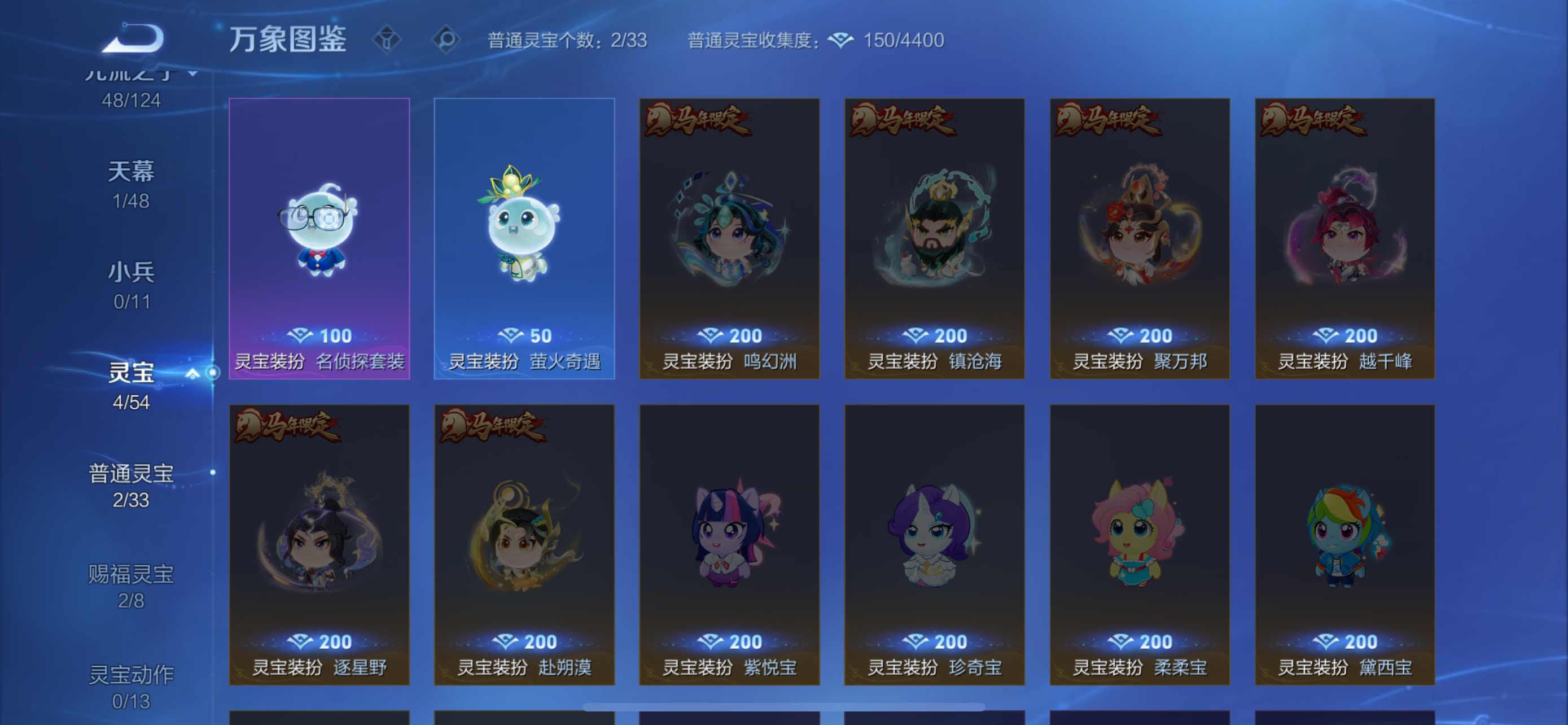1568x725 pixels.
Task: Click the back arrow icon top-left
Action: click(x=133, y=38)
